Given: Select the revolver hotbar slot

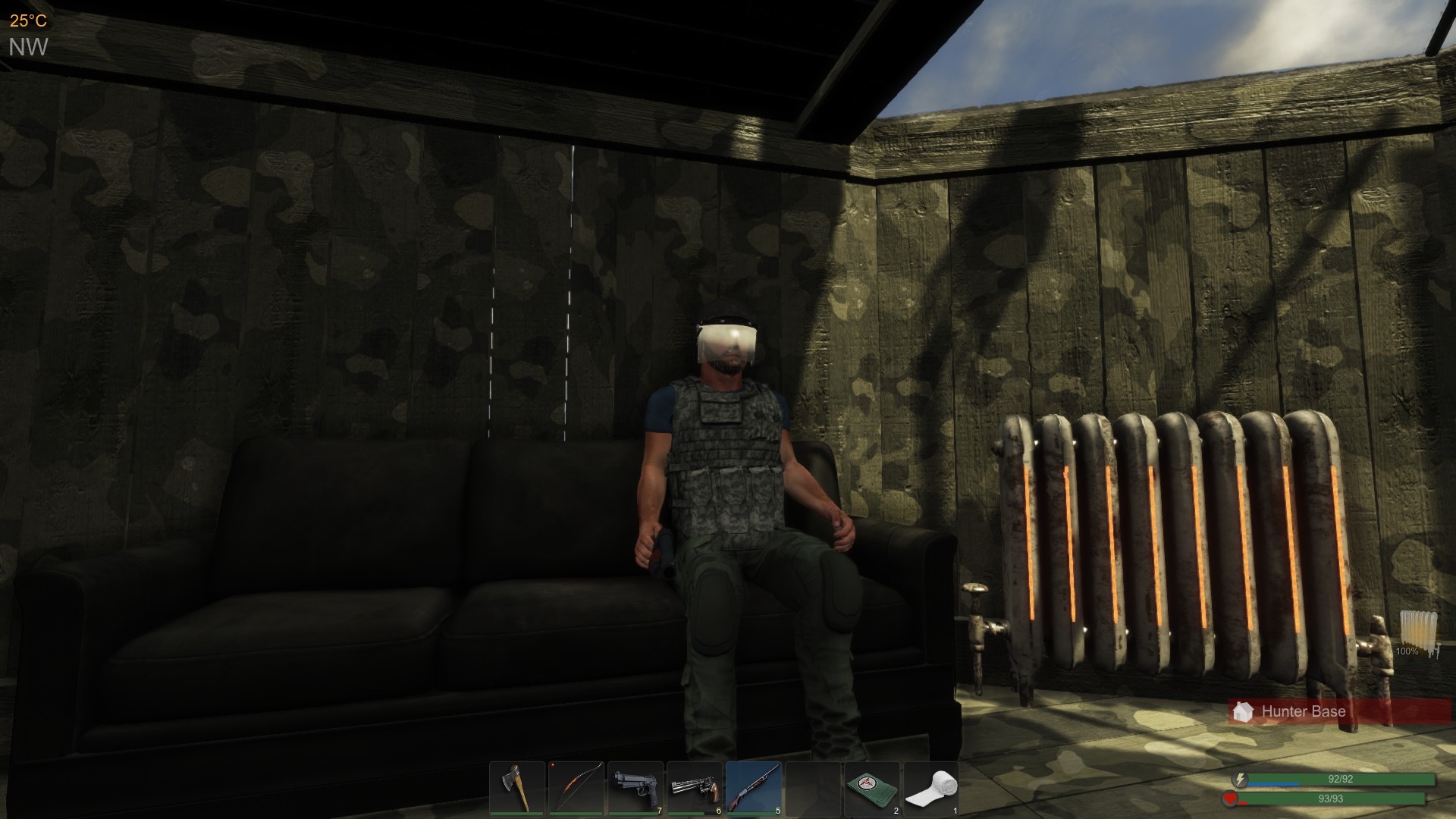Looking at the screenshot, I should coord(695,789).
